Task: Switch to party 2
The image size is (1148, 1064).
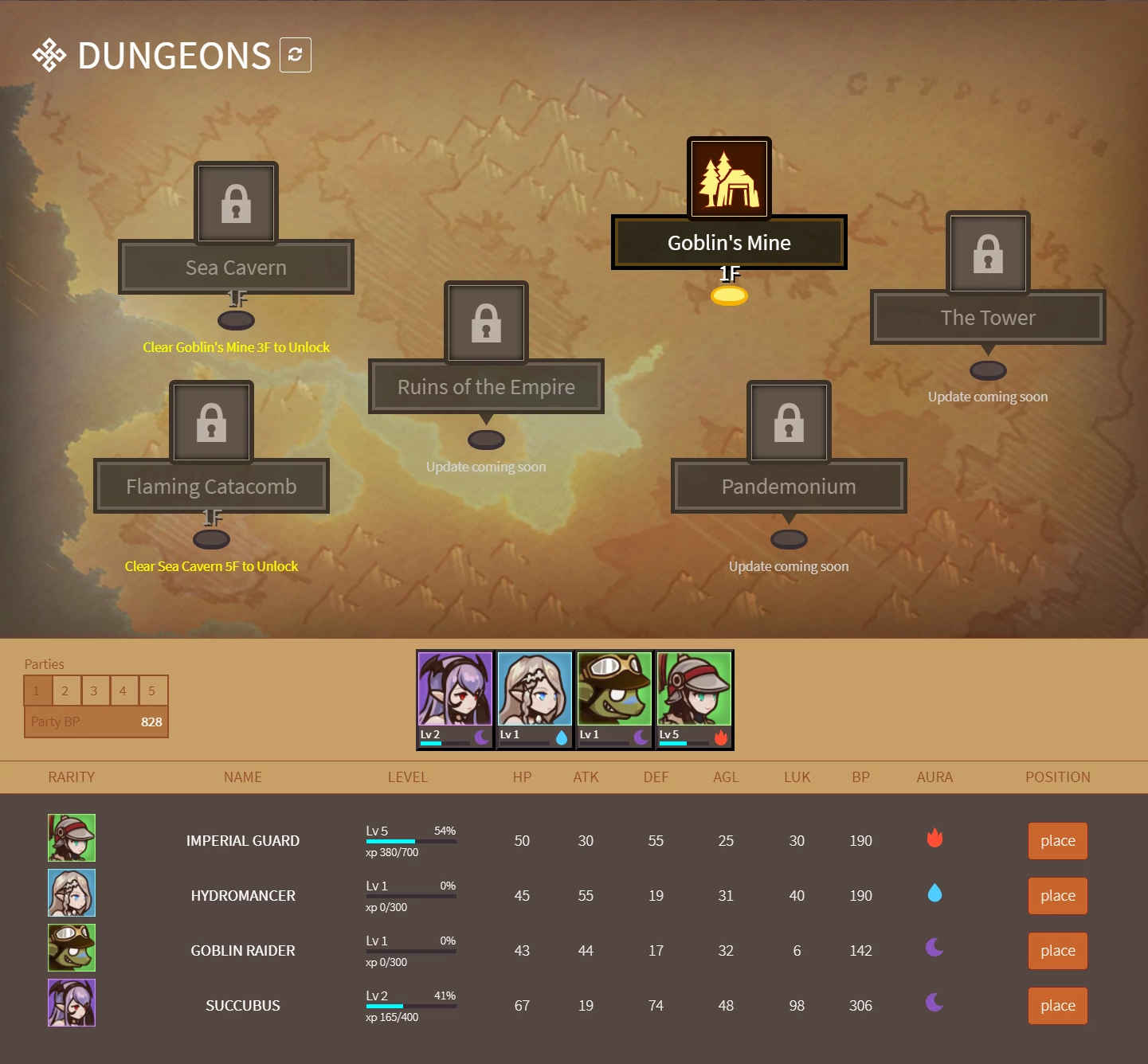Action: point(65,690)
